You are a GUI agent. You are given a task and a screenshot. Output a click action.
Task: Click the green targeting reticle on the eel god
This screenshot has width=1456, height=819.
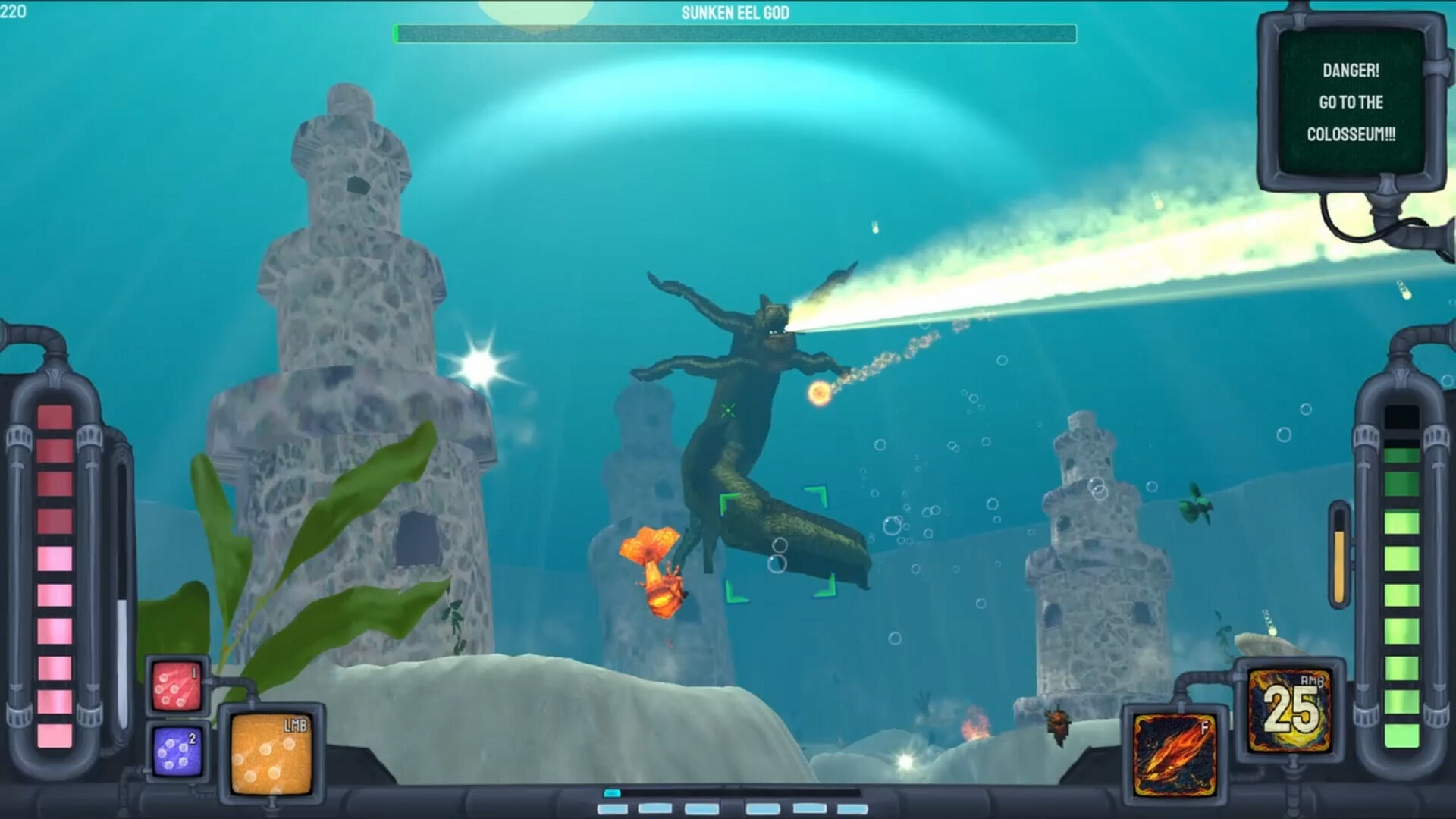pyautogui.click(x=730, y=412)
